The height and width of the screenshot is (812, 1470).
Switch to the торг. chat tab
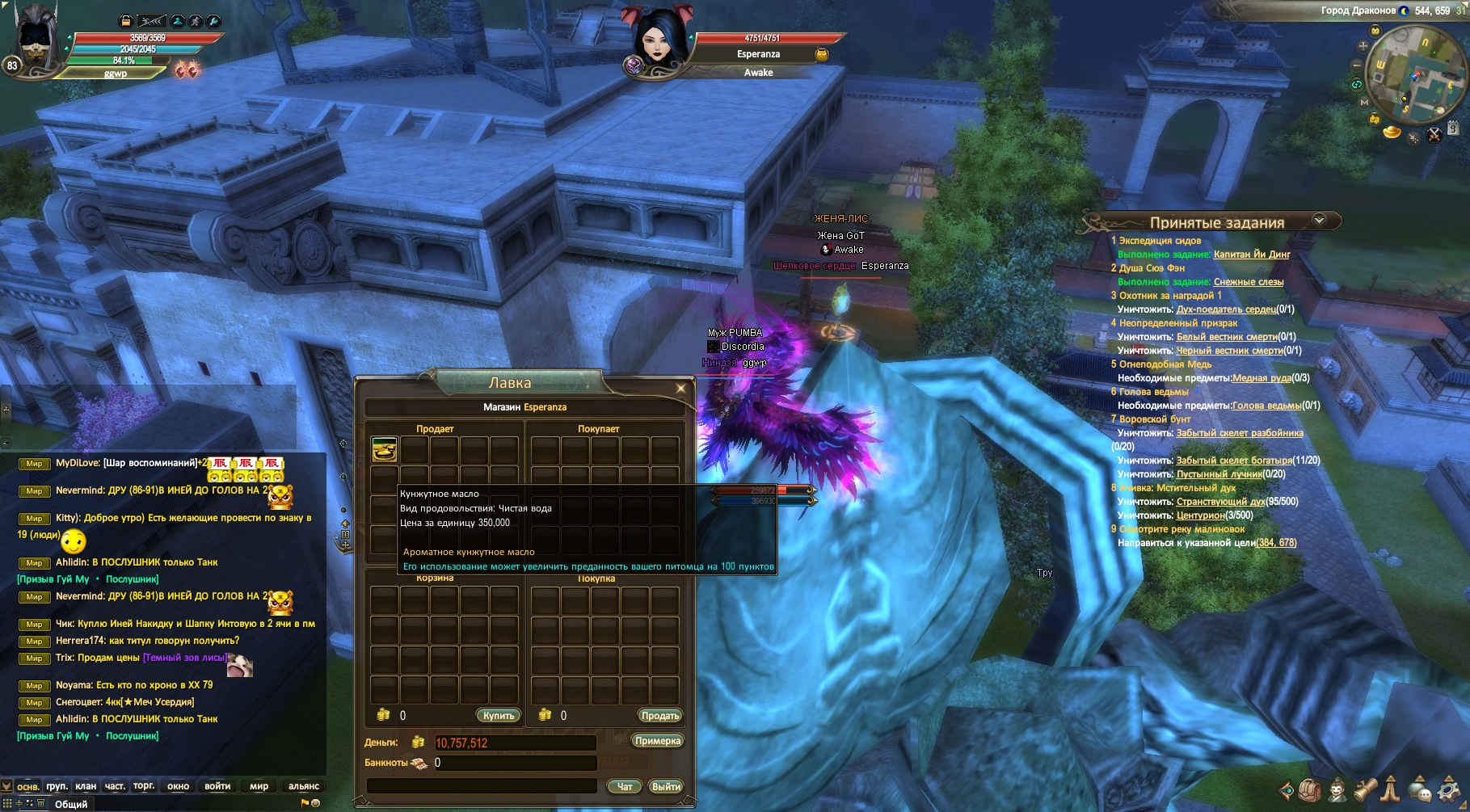[x=144, y=785]
